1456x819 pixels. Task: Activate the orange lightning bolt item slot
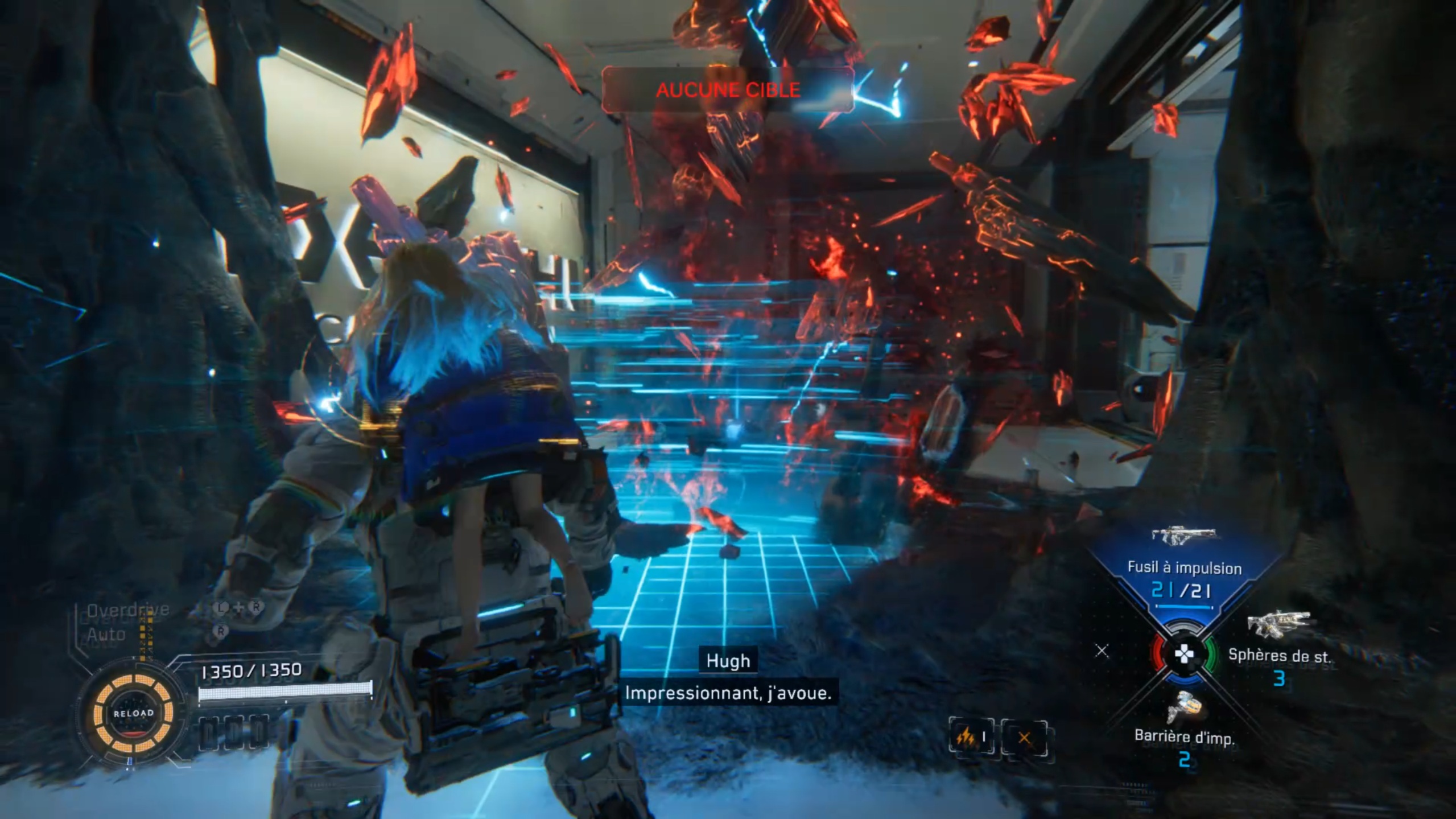point(971,738)
